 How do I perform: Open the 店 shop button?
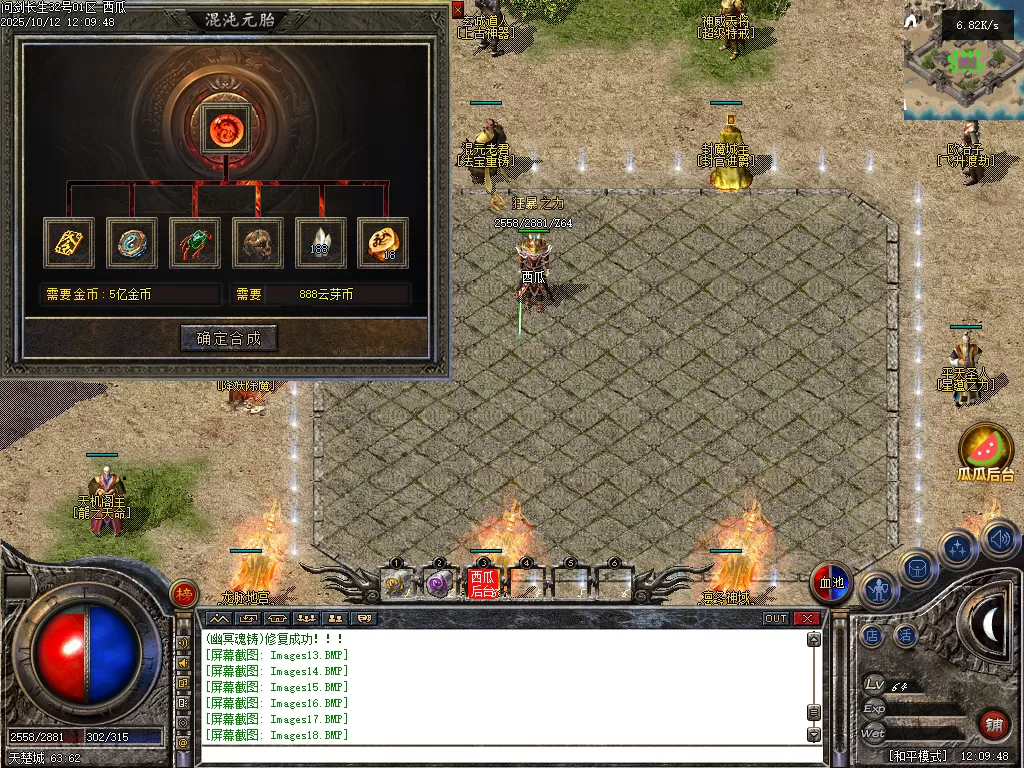point(873,635)
